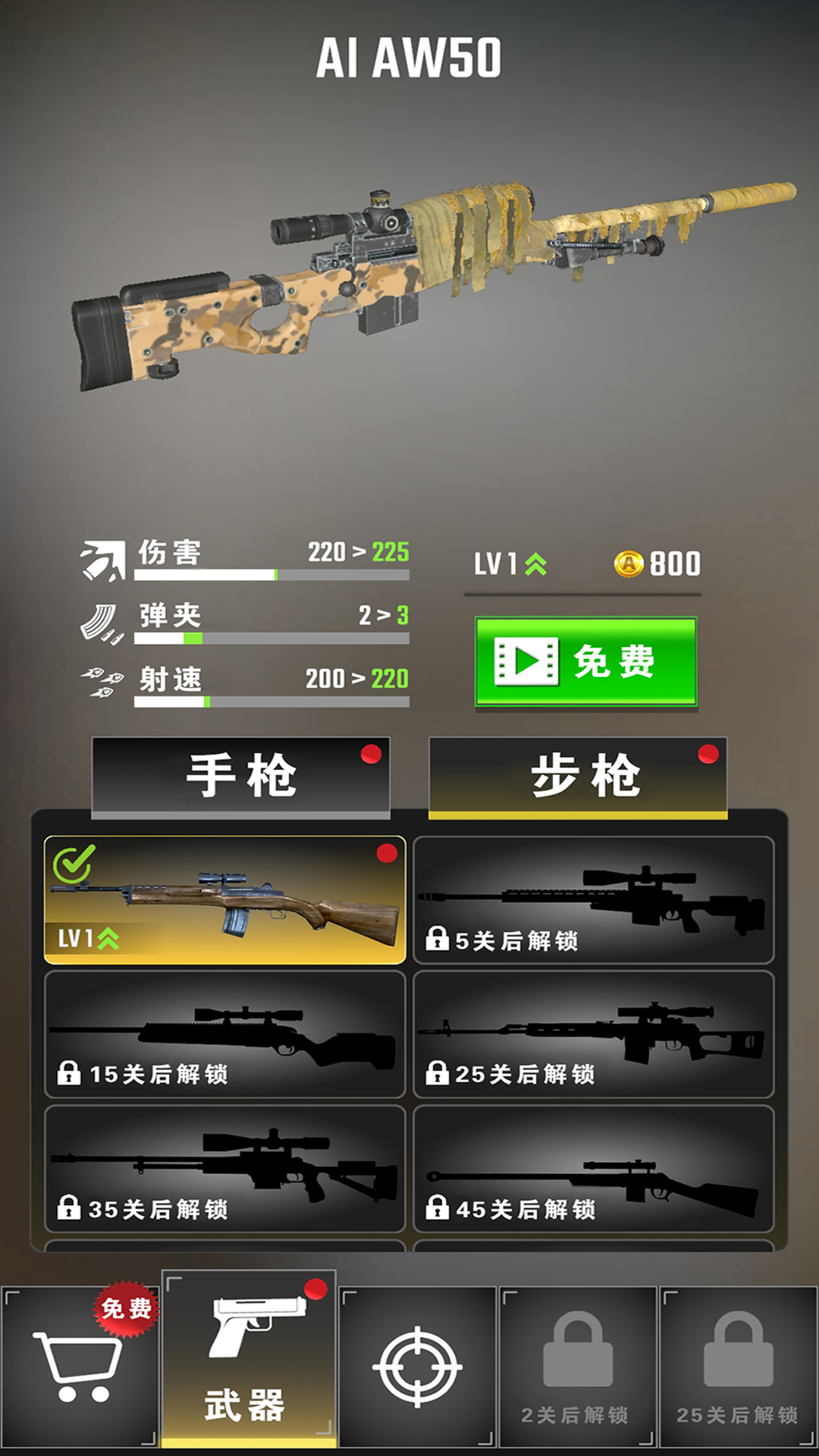Image resolution: width=819 pixels, height=1456 pixels.
Task: Open the crosshair target section
Action: coord(417,1367)
